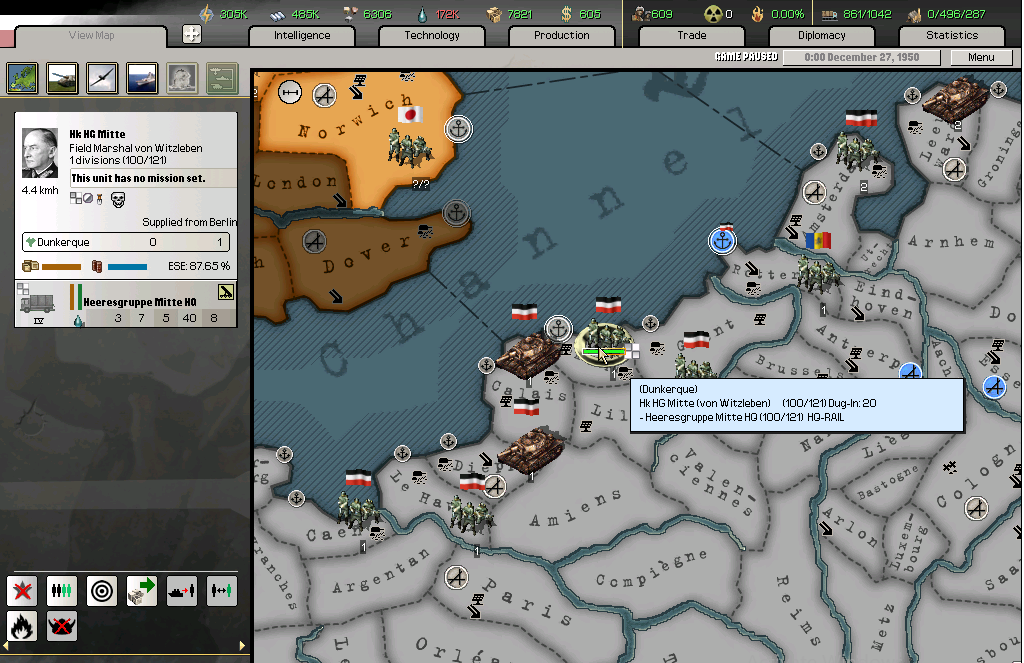Go to the Trade screen

click(691, 35)
